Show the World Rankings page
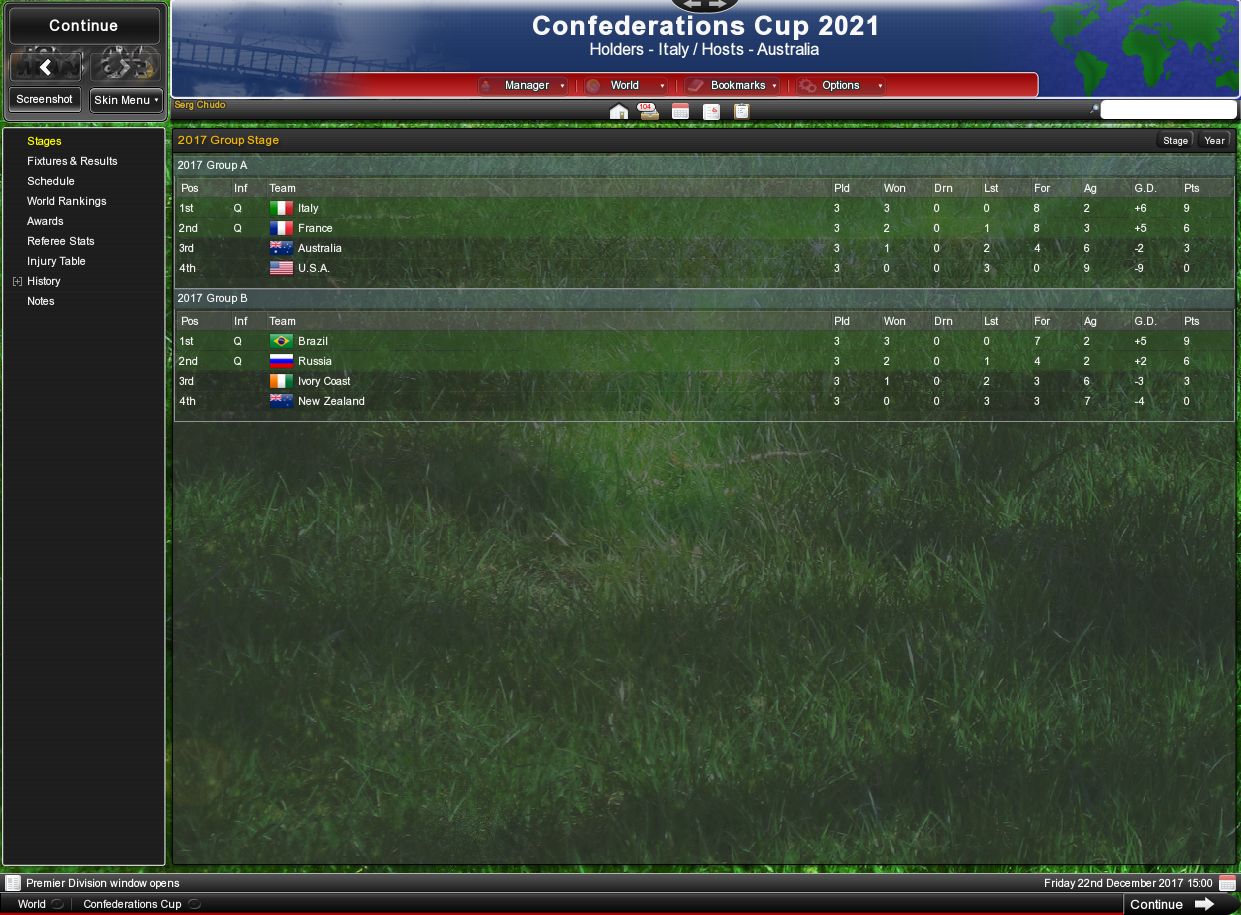The height and width of the screenshot is (915, 1241). click(66, 201)
